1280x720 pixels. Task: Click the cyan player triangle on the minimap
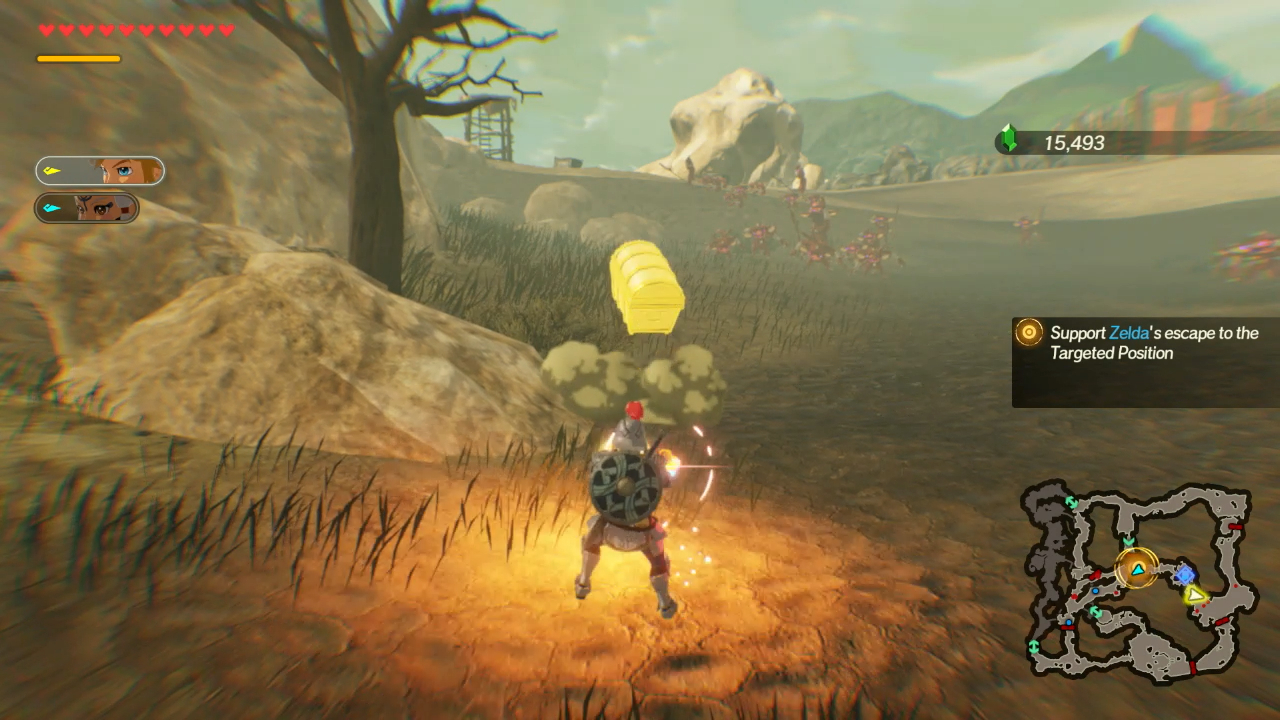point(1138,571)
